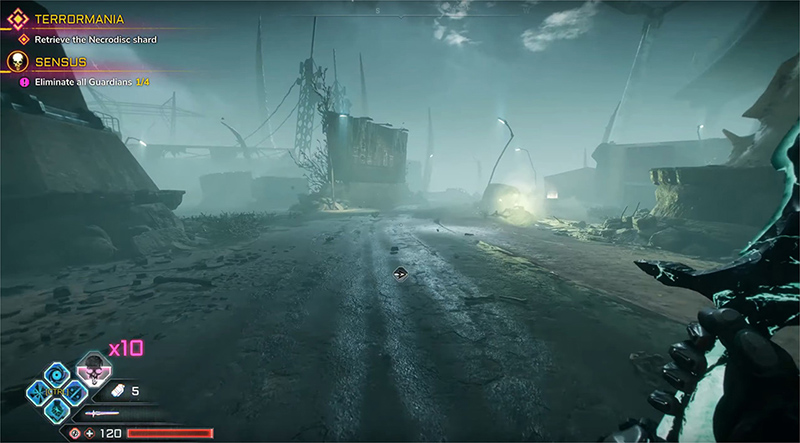Select the canister consumable item icon
Screen dimensions: 800x443
pos(115,391)
